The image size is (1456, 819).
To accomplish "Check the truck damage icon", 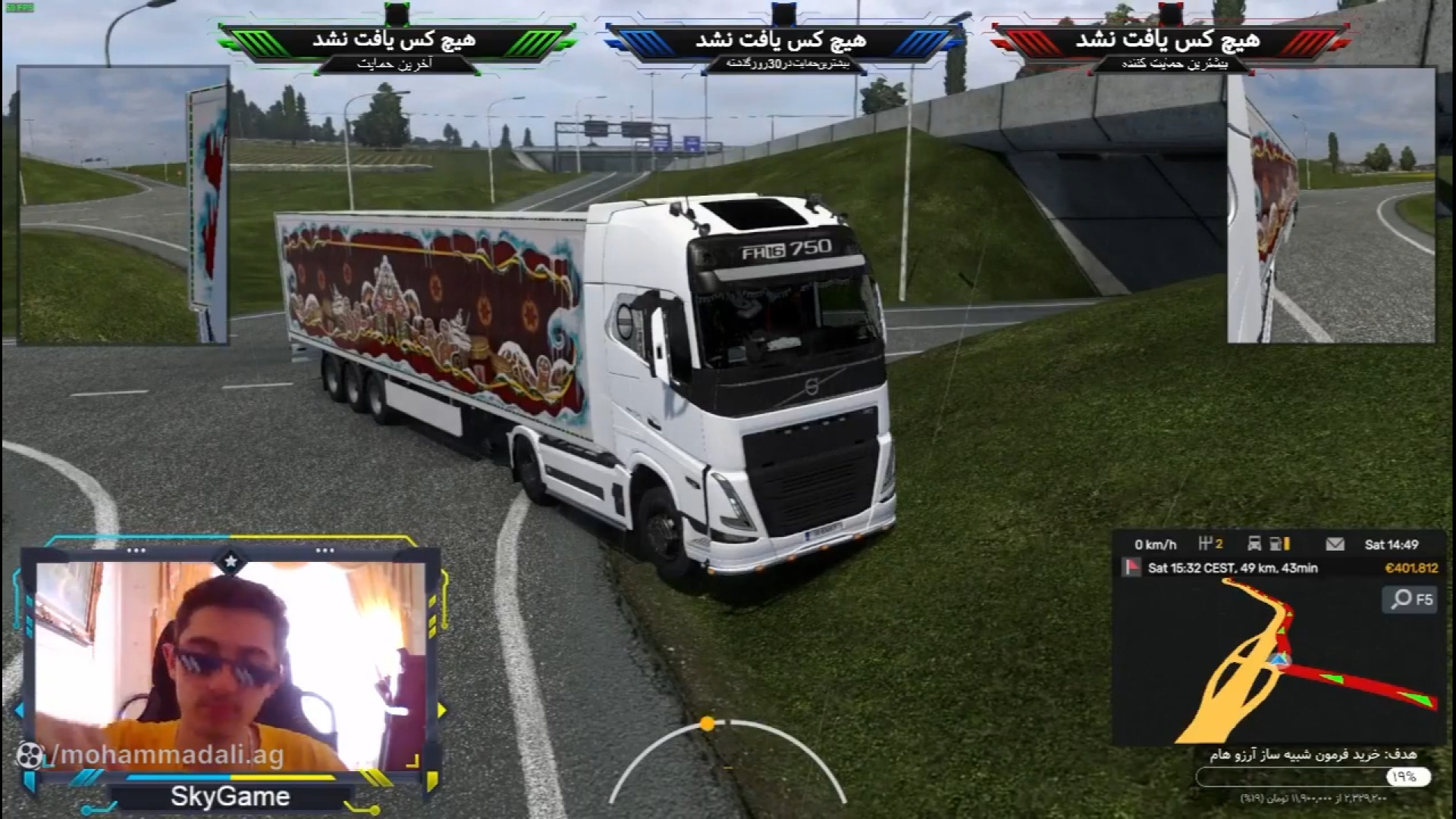I will point(1254,544).
